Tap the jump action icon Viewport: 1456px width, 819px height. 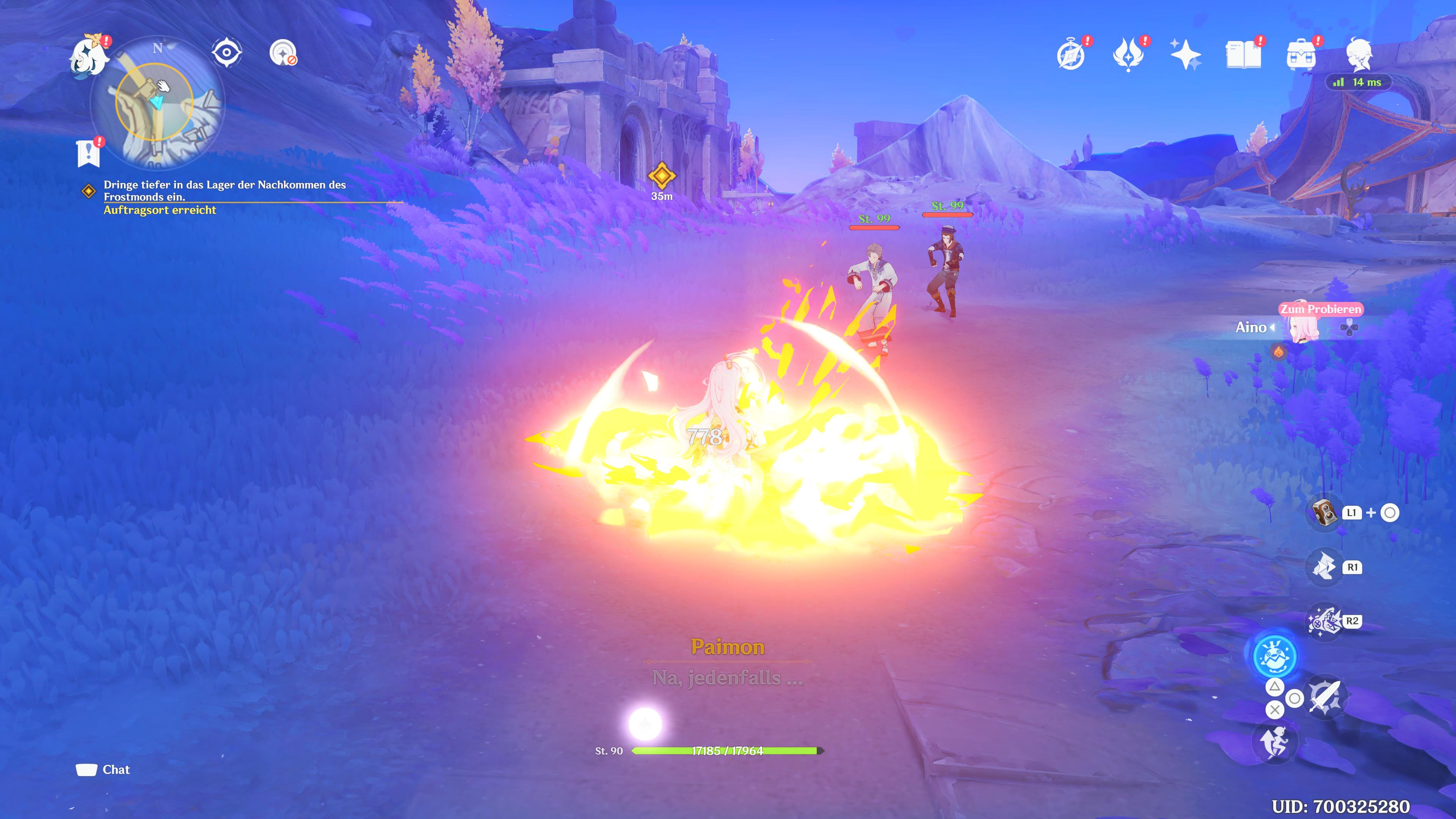click(1274, 742)
